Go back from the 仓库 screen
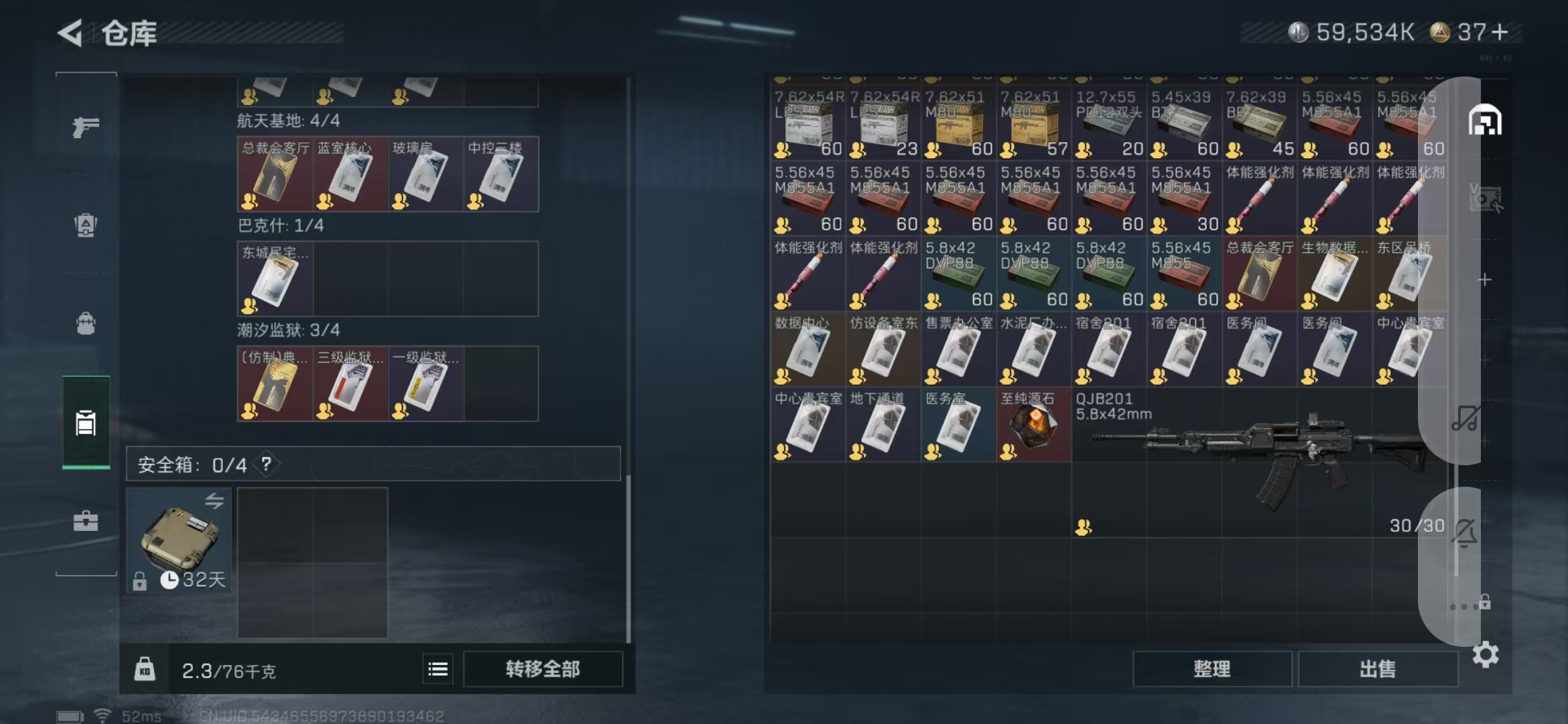This screenshot has width=1568, height=724. pos(70,33)
